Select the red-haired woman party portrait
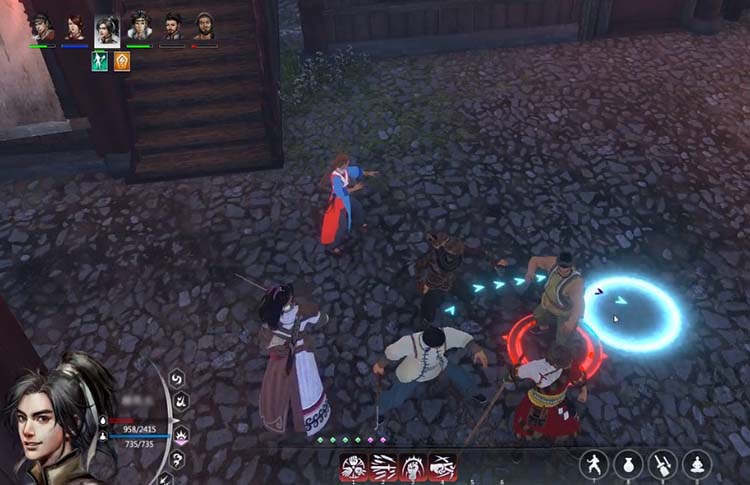This screenshot has width=750, height=485. coord(75,27)
